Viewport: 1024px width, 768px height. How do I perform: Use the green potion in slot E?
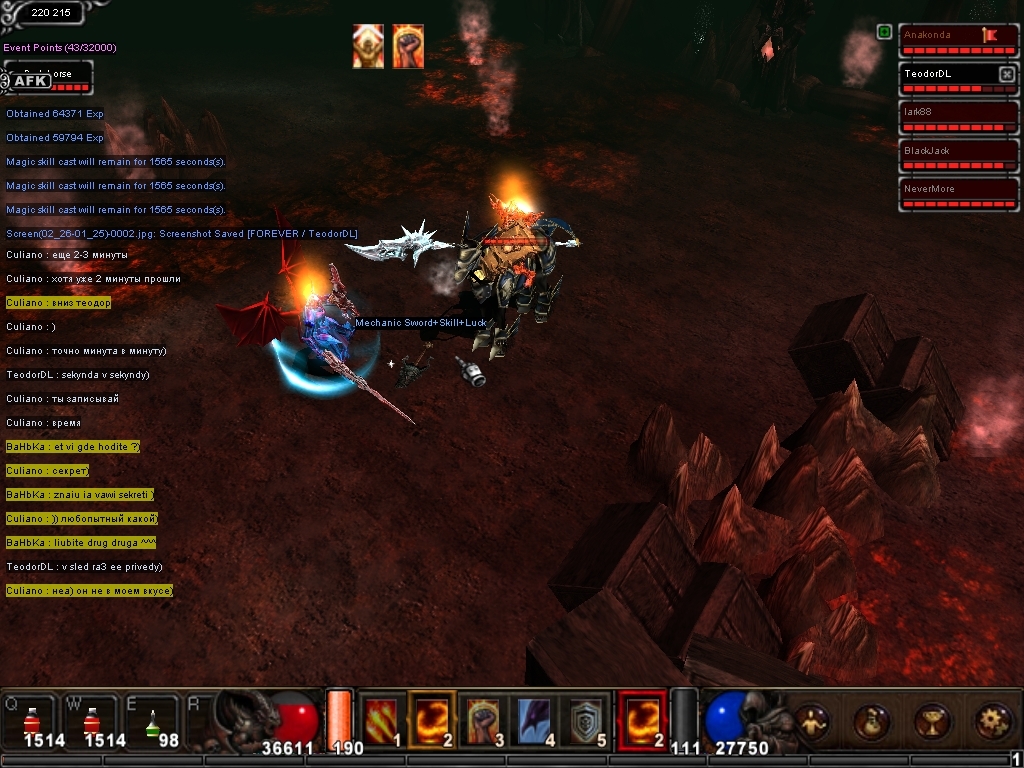coord(151,720)
